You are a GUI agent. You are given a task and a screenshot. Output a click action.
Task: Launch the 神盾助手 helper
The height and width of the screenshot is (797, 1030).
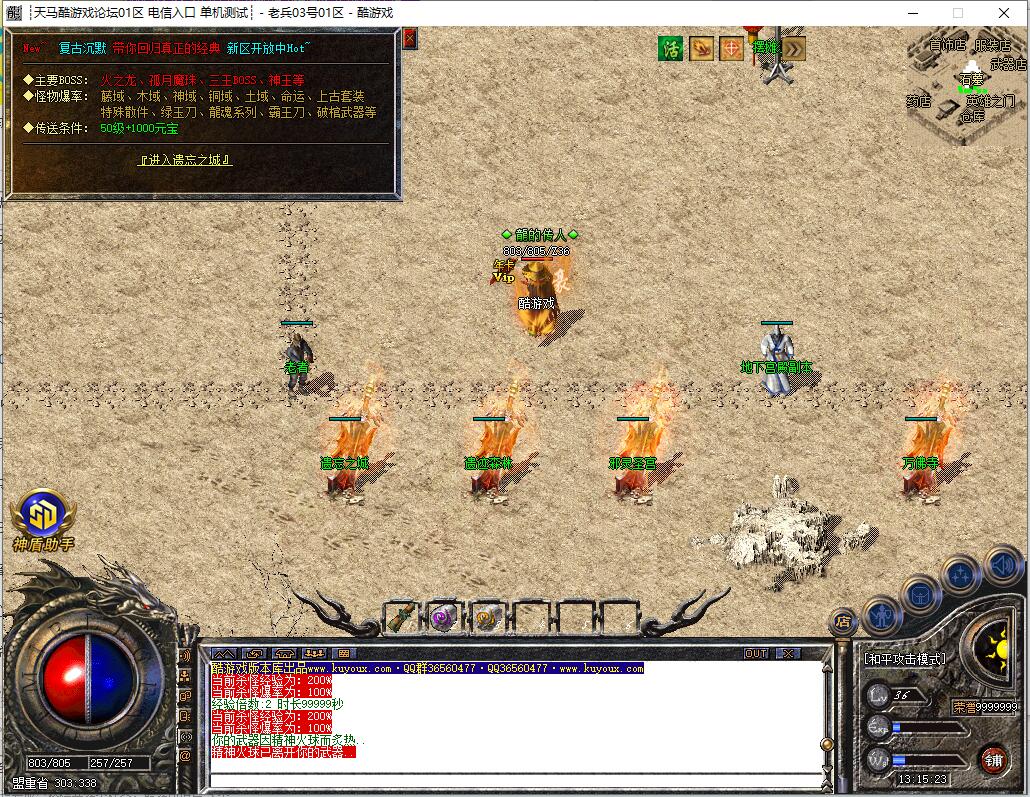[43, 516]
